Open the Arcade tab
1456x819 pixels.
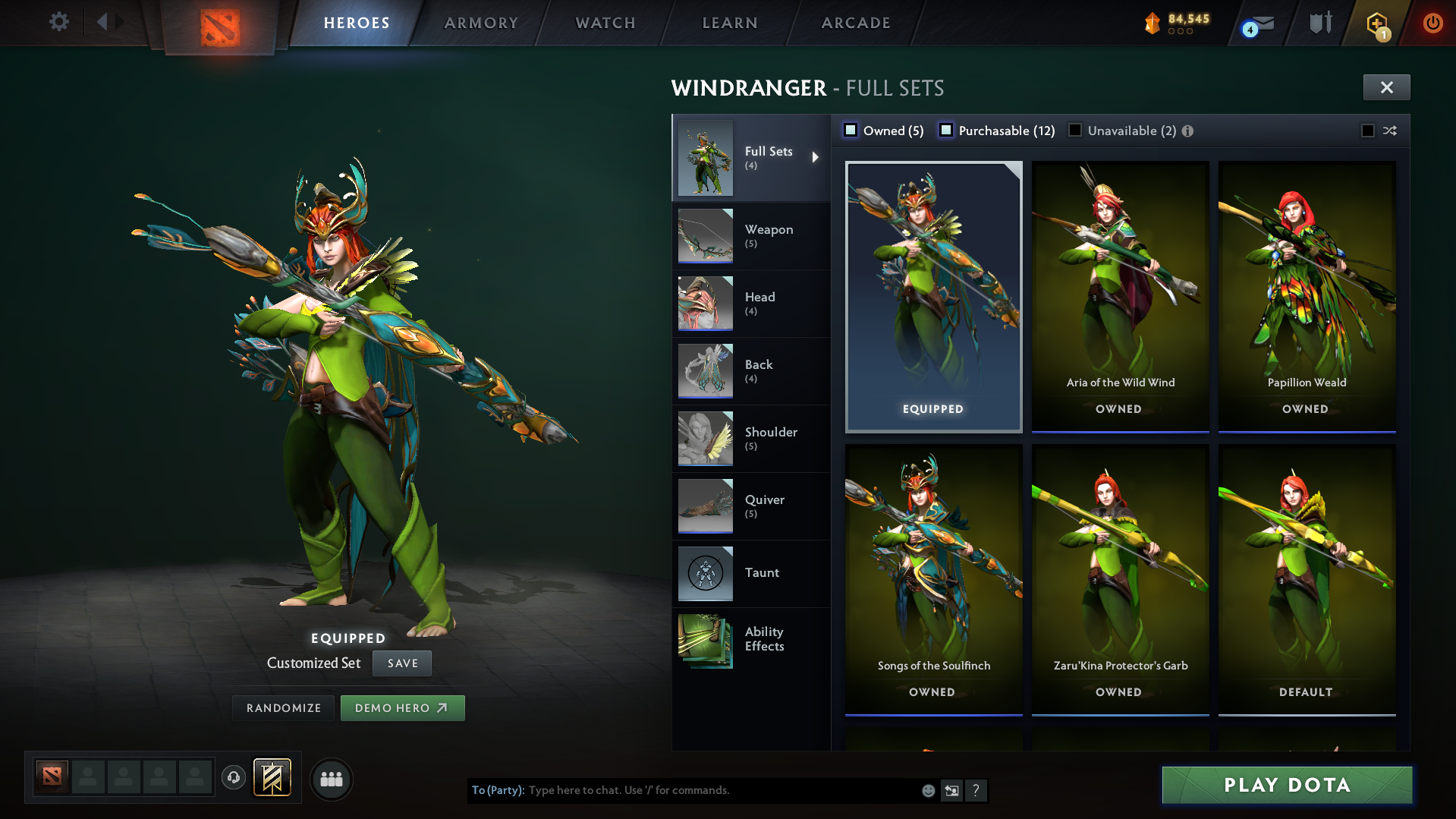coord(855,23)
